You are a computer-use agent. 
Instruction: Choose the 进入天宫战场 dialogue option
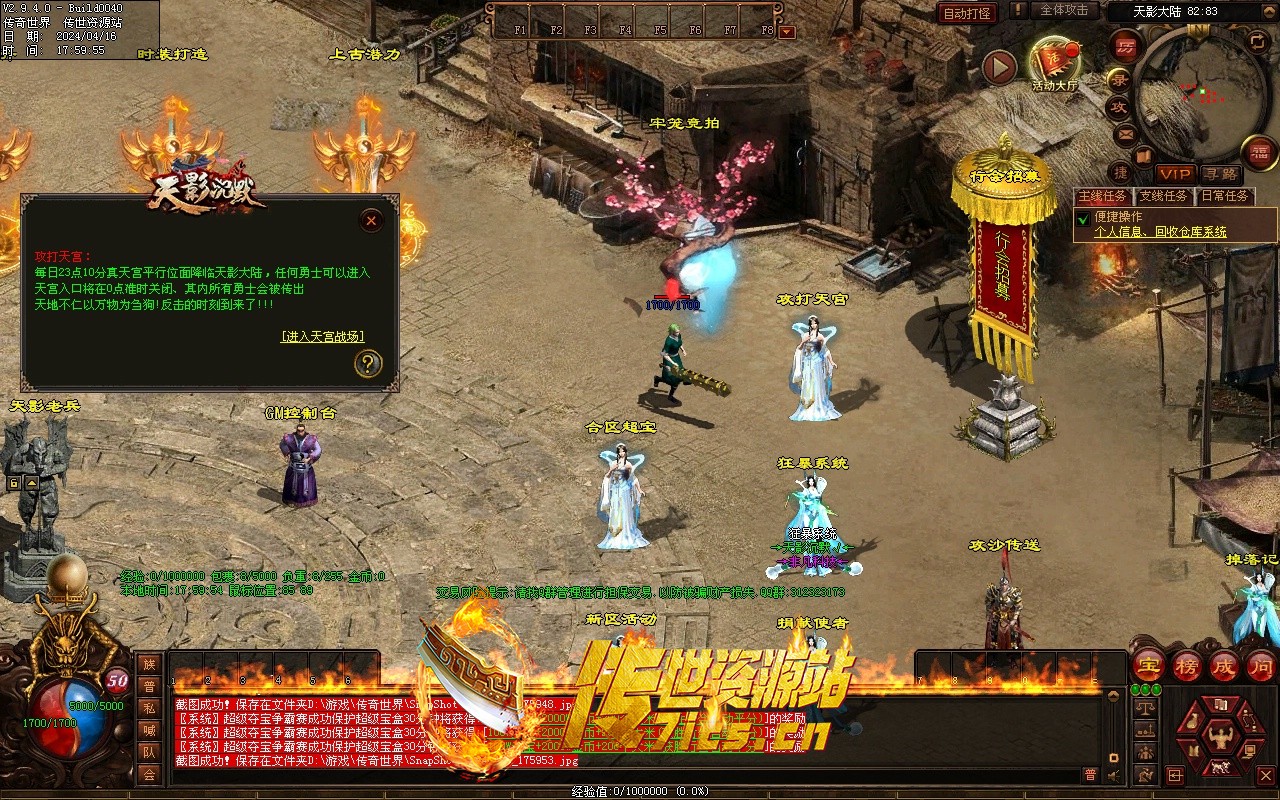(x=322, y=336)
